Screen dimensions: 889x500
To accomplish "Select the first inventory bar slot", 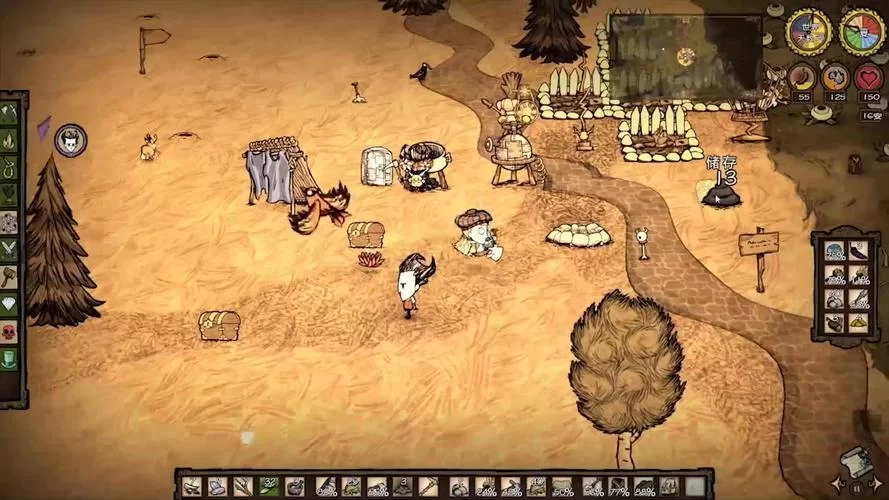I will point(191,486).
